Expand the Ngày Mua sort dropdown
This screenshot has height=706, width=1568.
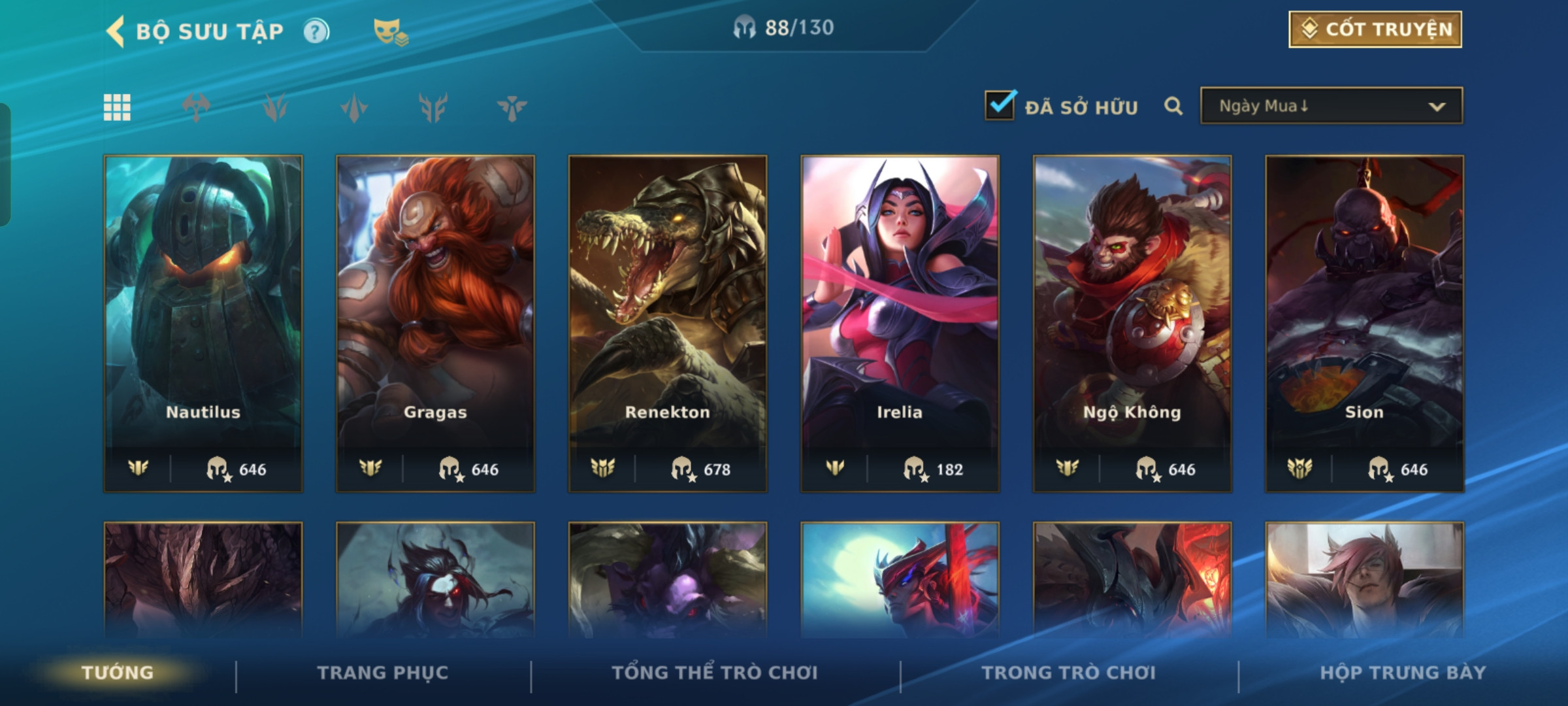pos(1331,106)
